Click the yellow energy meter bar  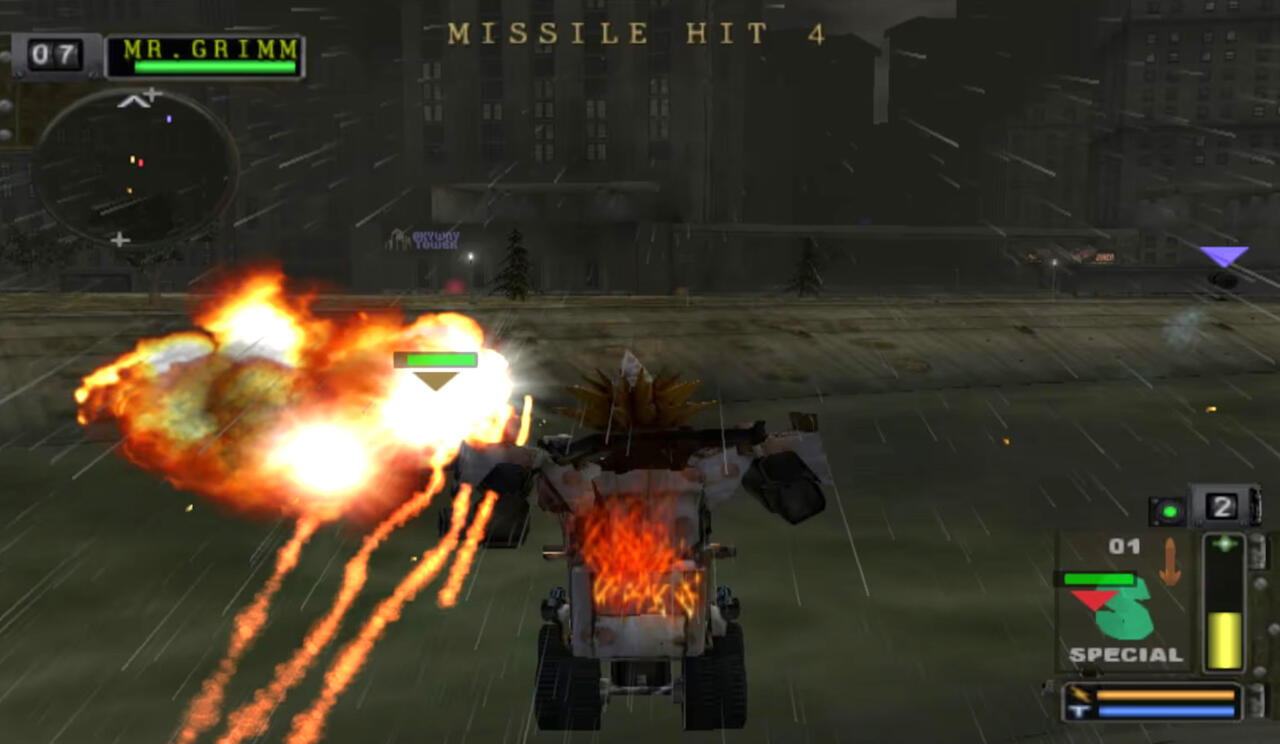[x=1224, y=640]
